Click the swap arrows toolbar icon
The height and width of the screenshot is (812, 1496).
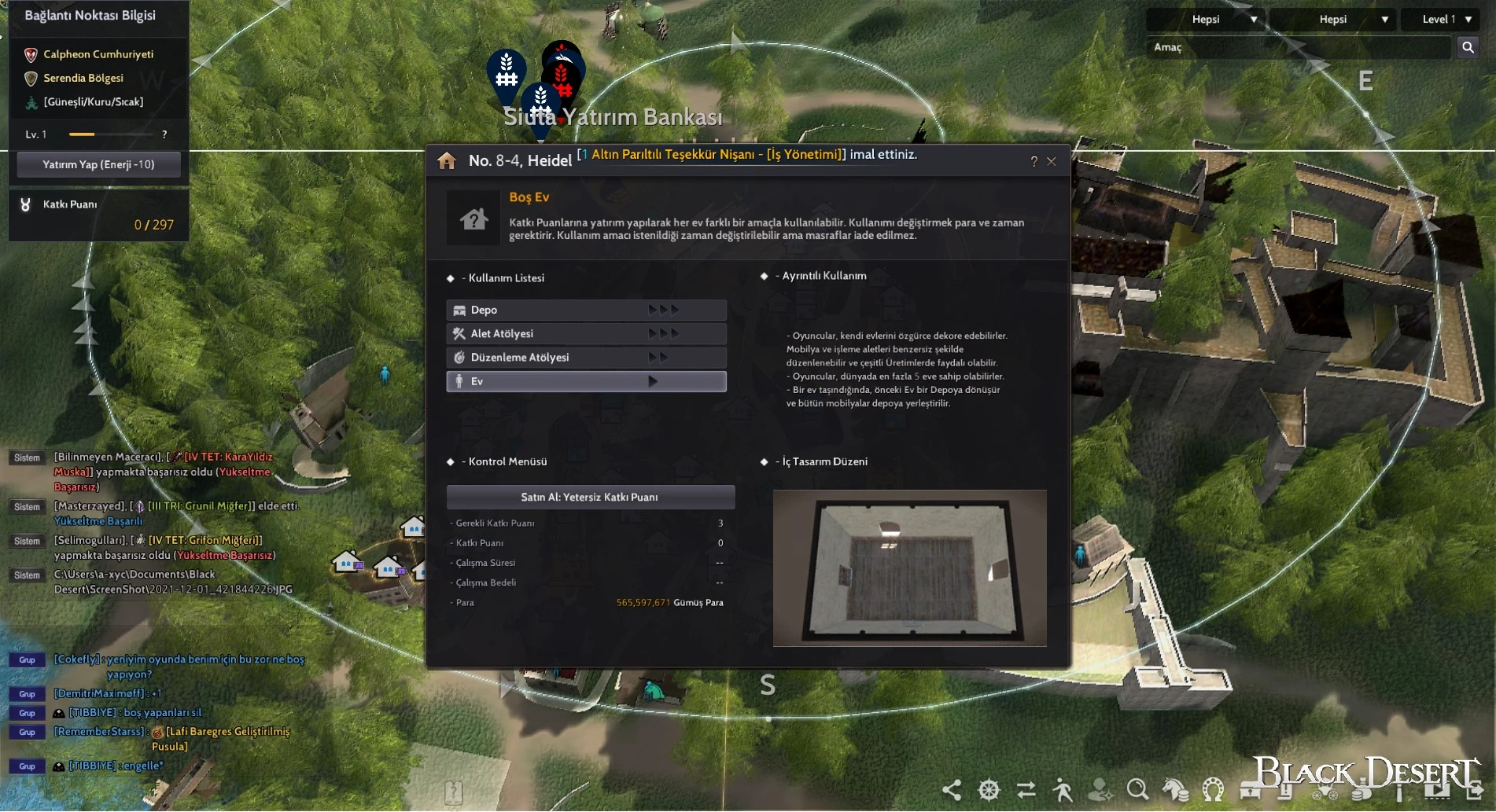click(x=1026, y=789)
